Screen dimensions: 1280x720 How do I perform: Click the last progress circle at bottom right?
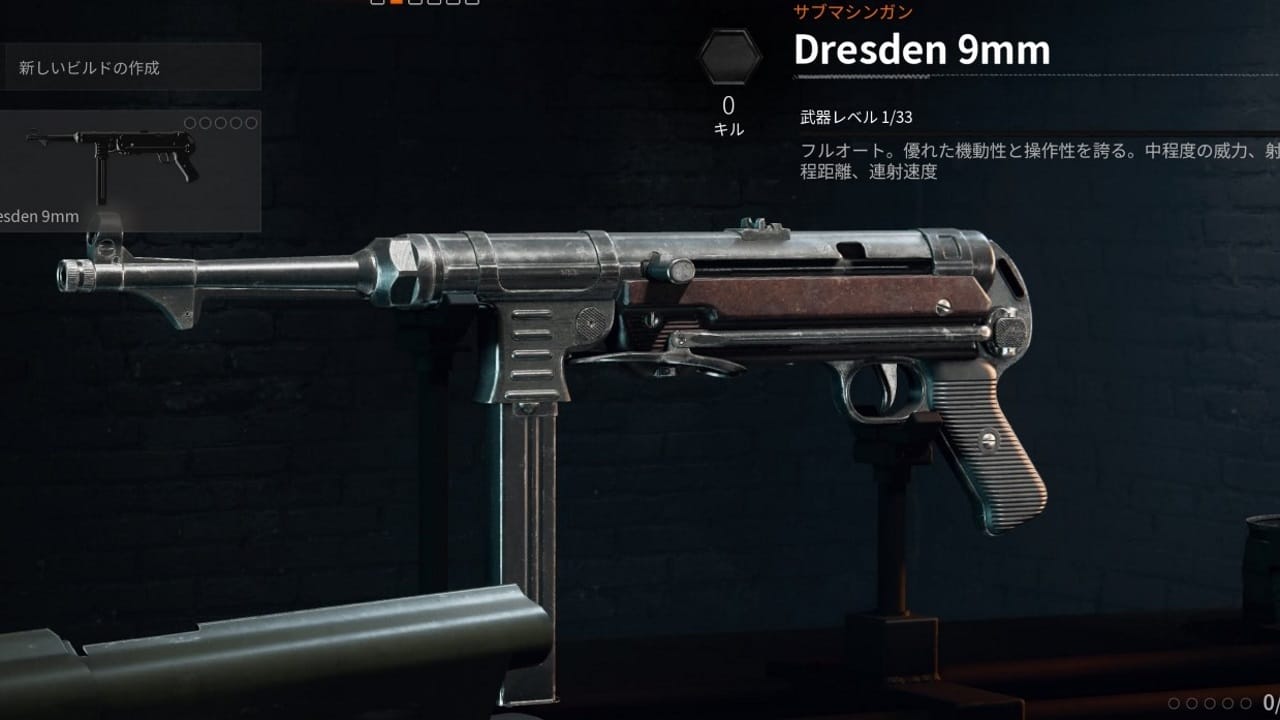point(1246,704)
